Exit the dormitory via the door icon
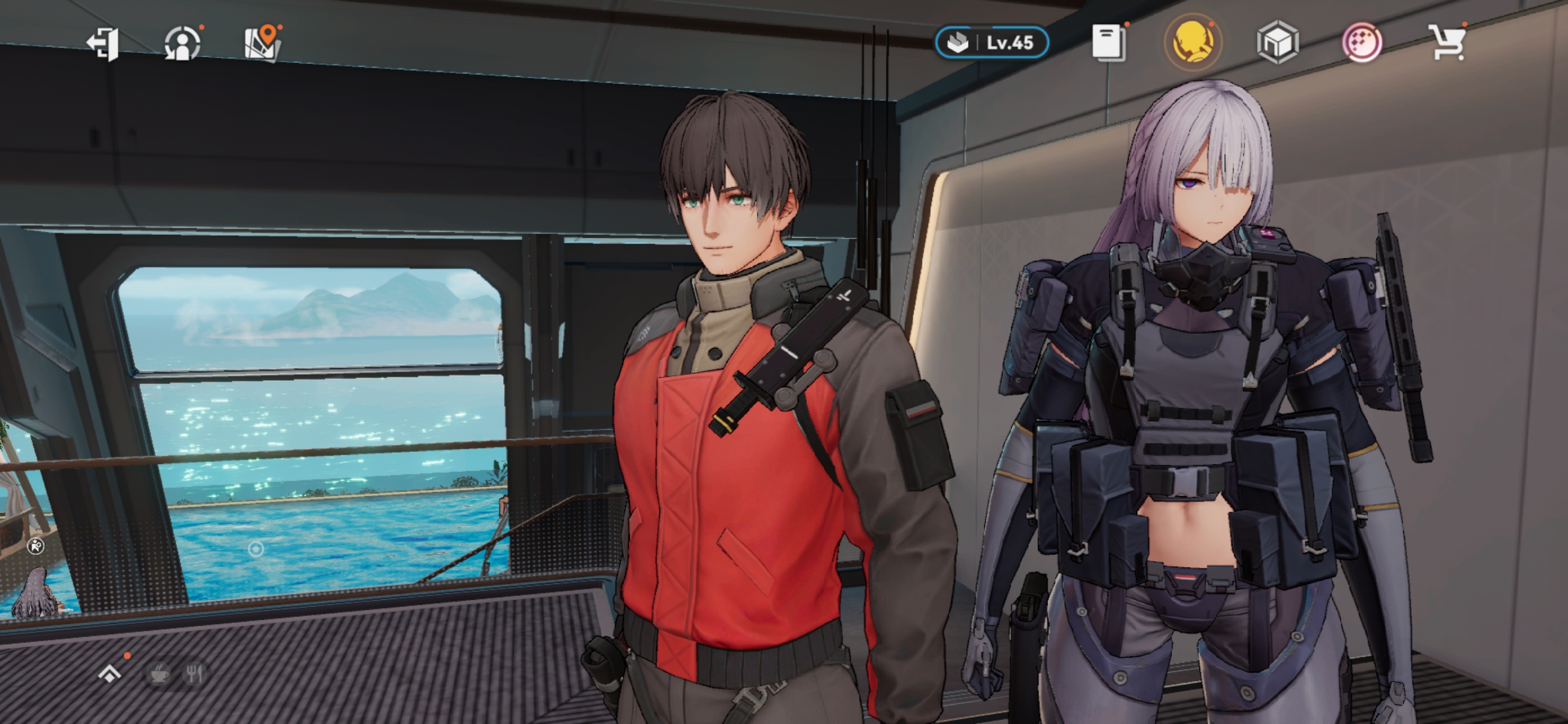The height and width of the screenshot is (724, 1568). pos(103,44)
